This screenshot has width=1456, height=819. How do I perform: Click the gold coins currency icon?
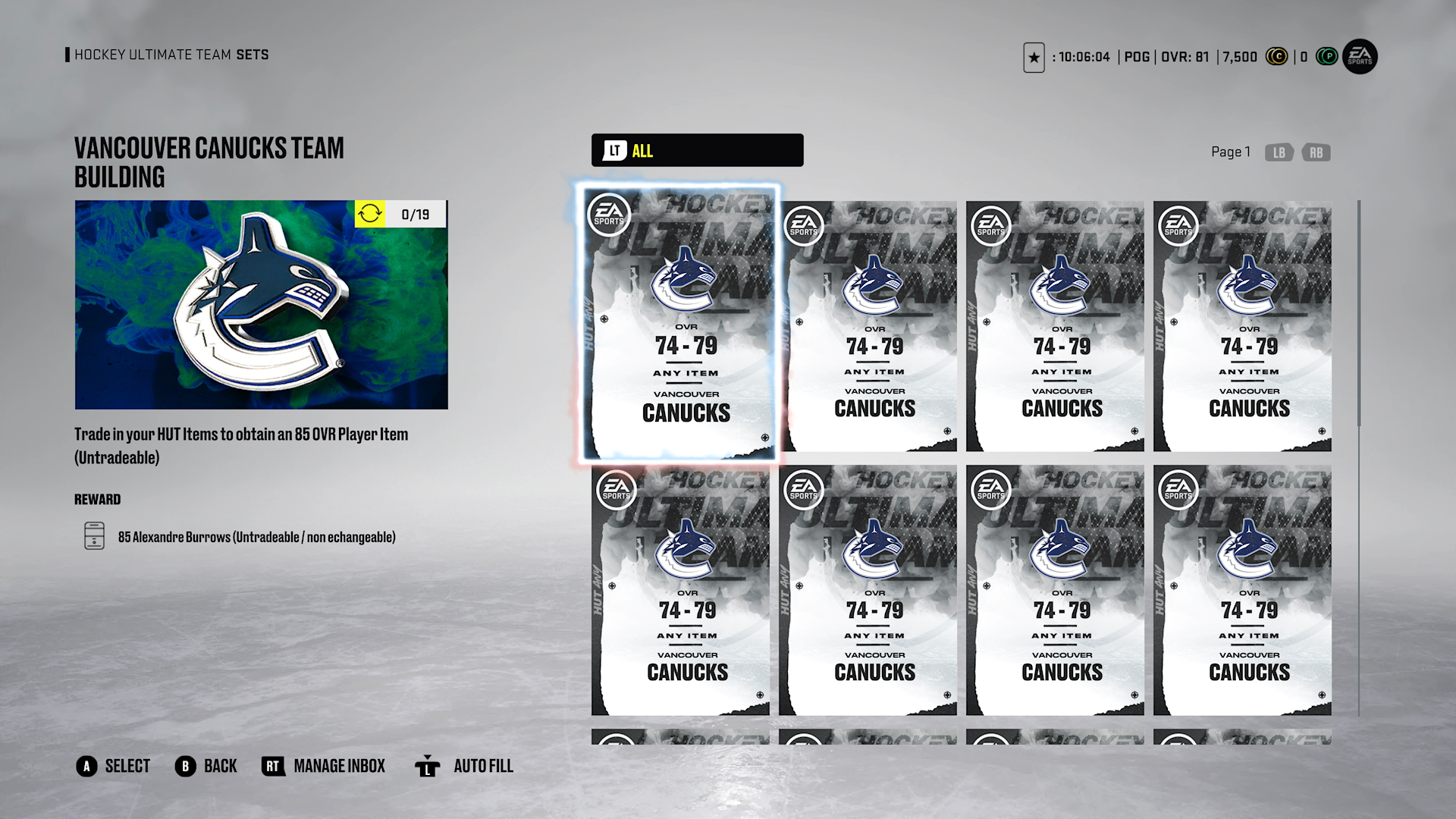click(x=1277, y=57)
